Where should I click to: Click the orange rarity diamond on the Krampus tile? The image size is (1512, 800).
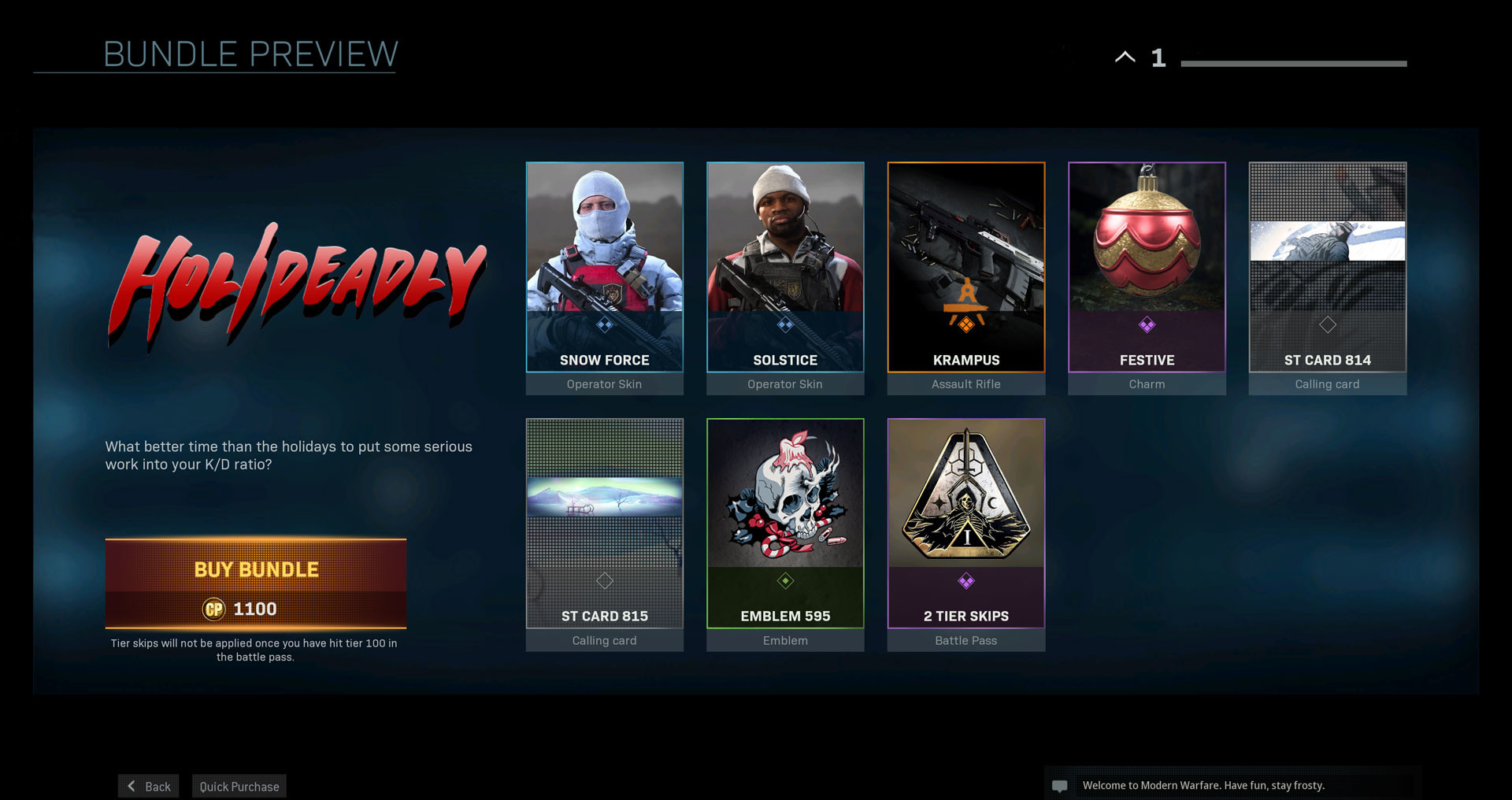click(965, 324)
